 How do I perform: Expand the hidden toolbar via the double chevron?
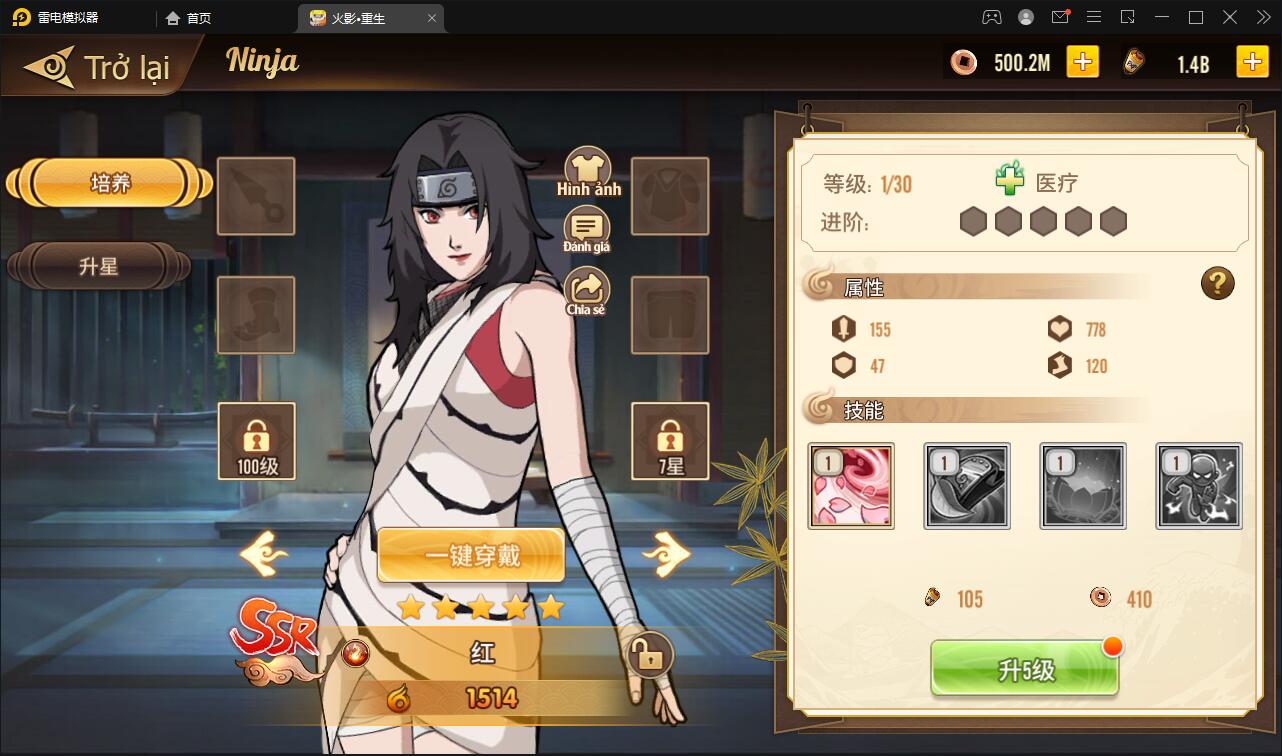coord(1262,17)
